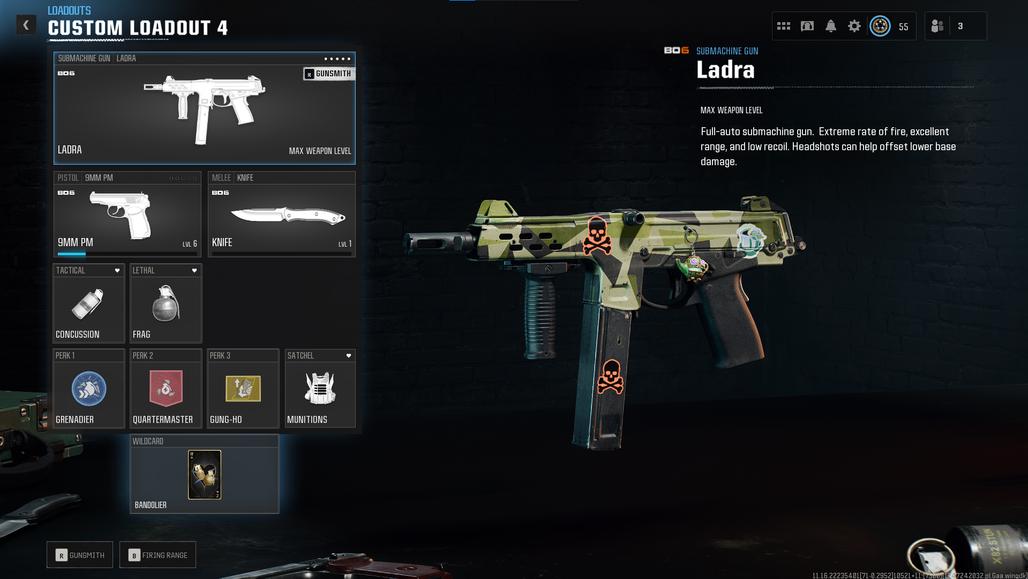Open the grid menu icon

784,26
